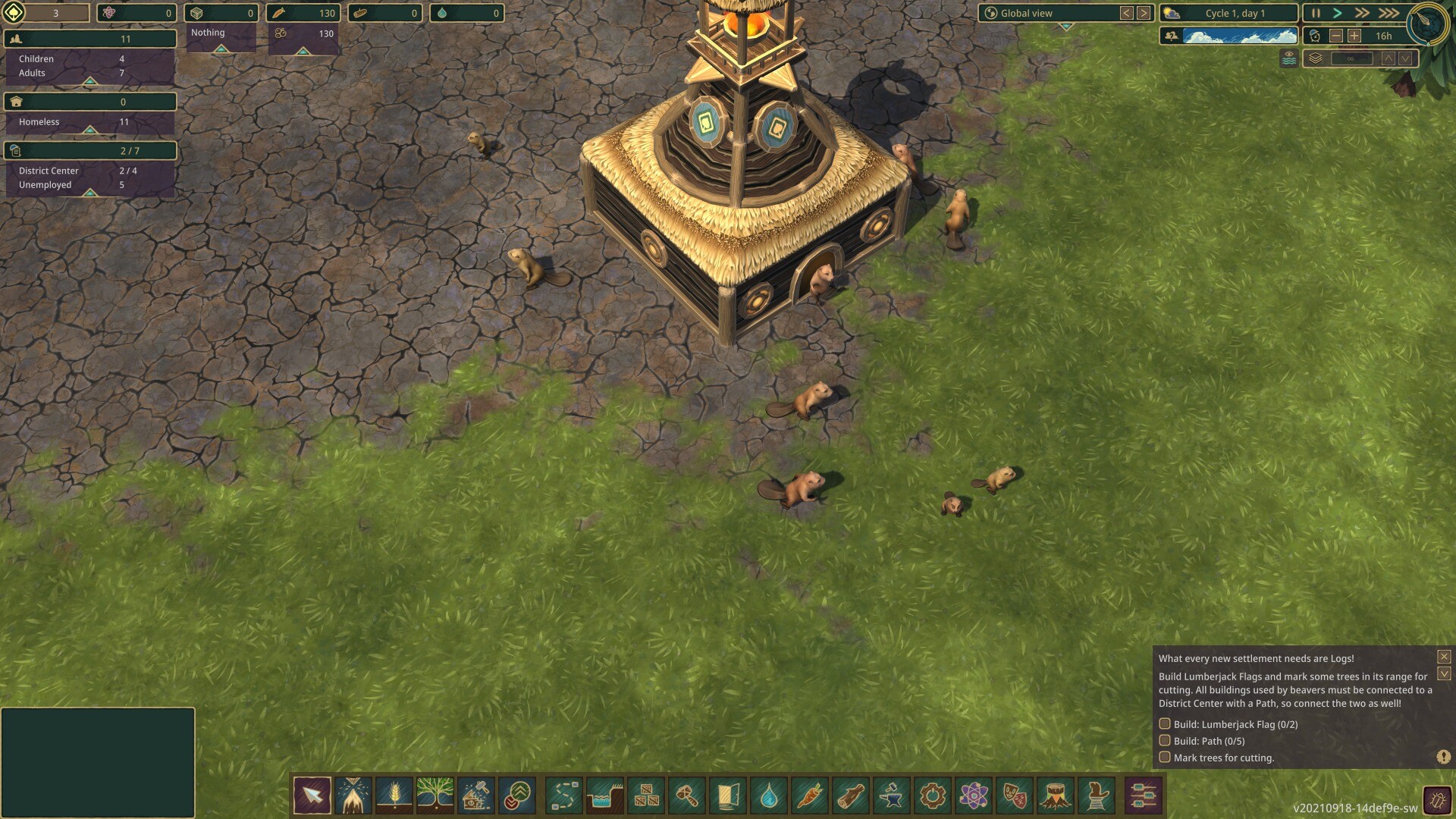Close the Logs tutorial panel
This screenshot has width=1456, height=819.
tap(1444, 657)
